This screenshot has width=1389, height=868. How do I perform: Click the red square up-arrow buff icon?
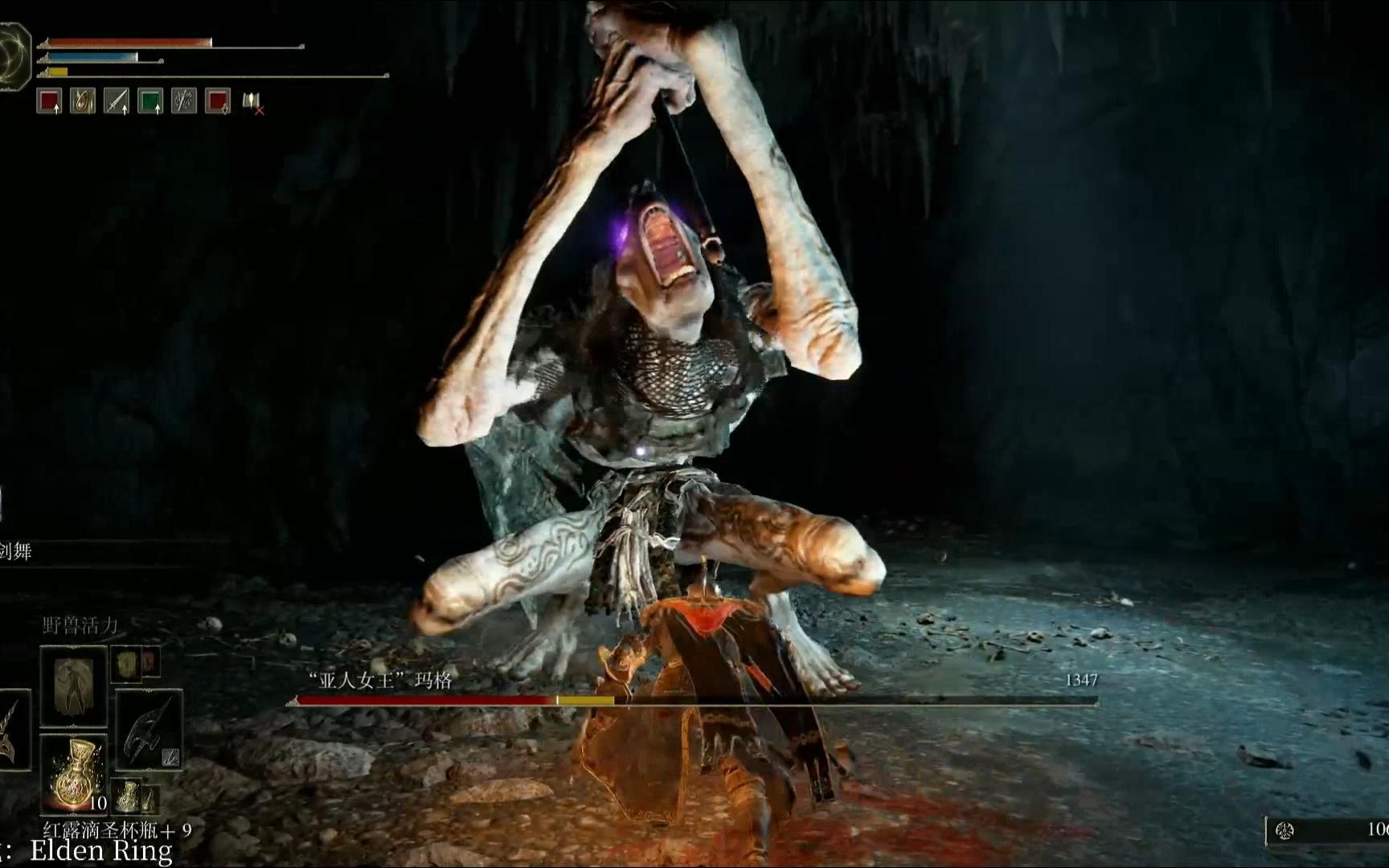50,101
